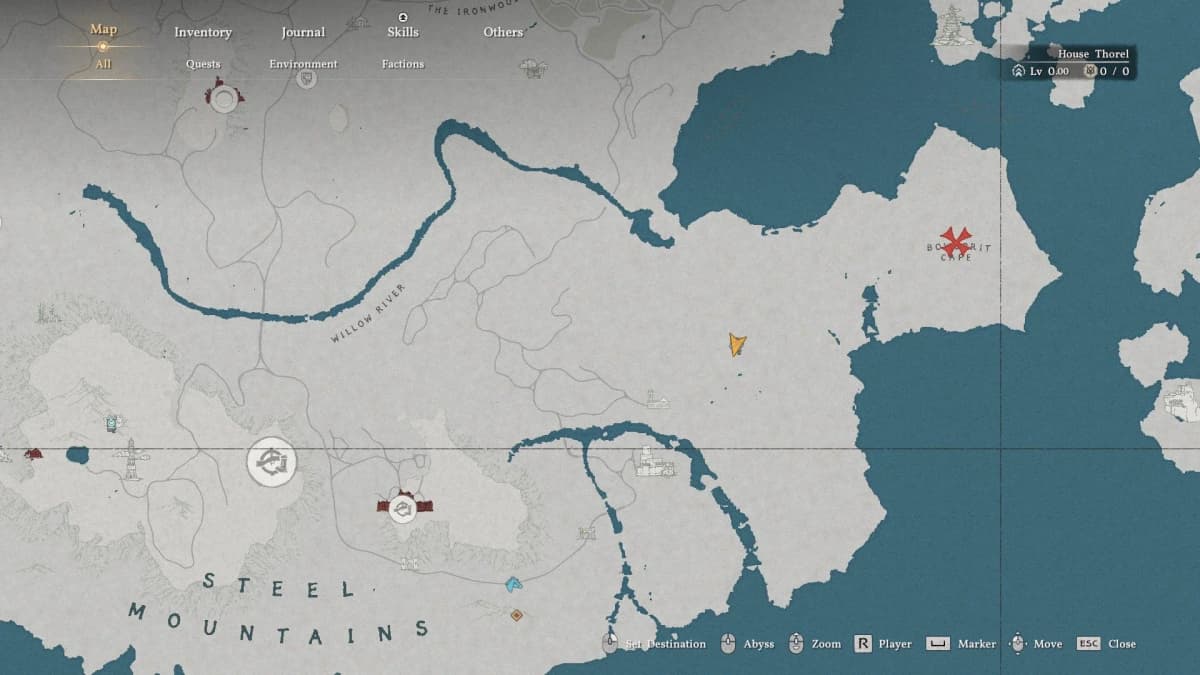This screenshot has height=675, width=1200.
Task: Click the shield marker below Environment filter
Action: [307, 78]
